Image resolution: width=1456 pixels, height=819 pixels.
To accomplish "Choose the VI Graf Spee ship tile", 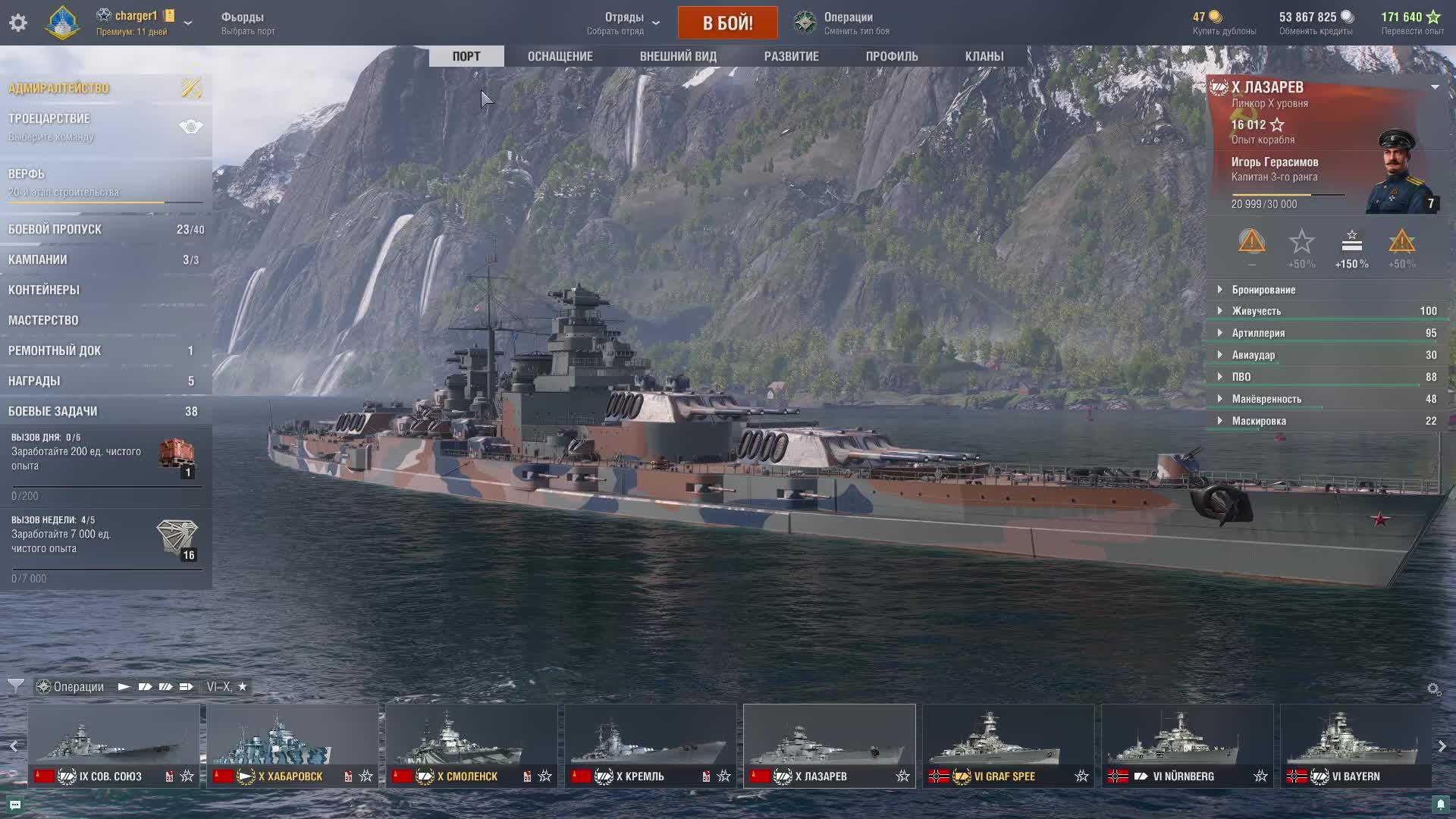I will (1008, 745).
